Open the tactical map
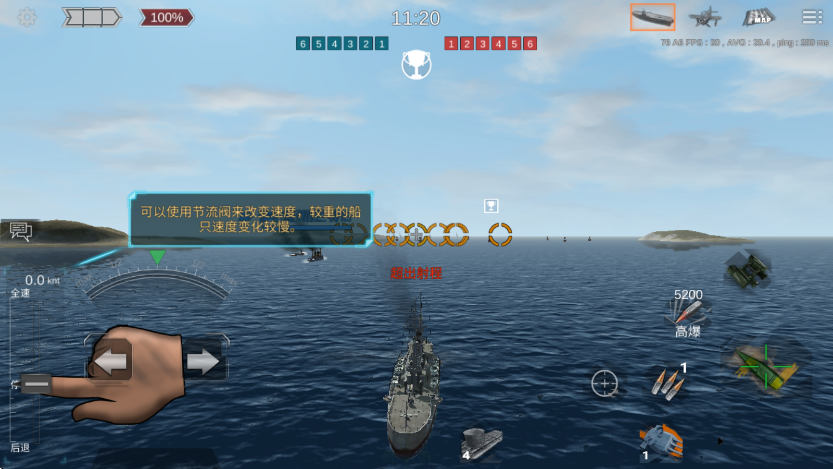Image resolution: width=833 pixels, height=469 pixels. click(x=758, y=17)
